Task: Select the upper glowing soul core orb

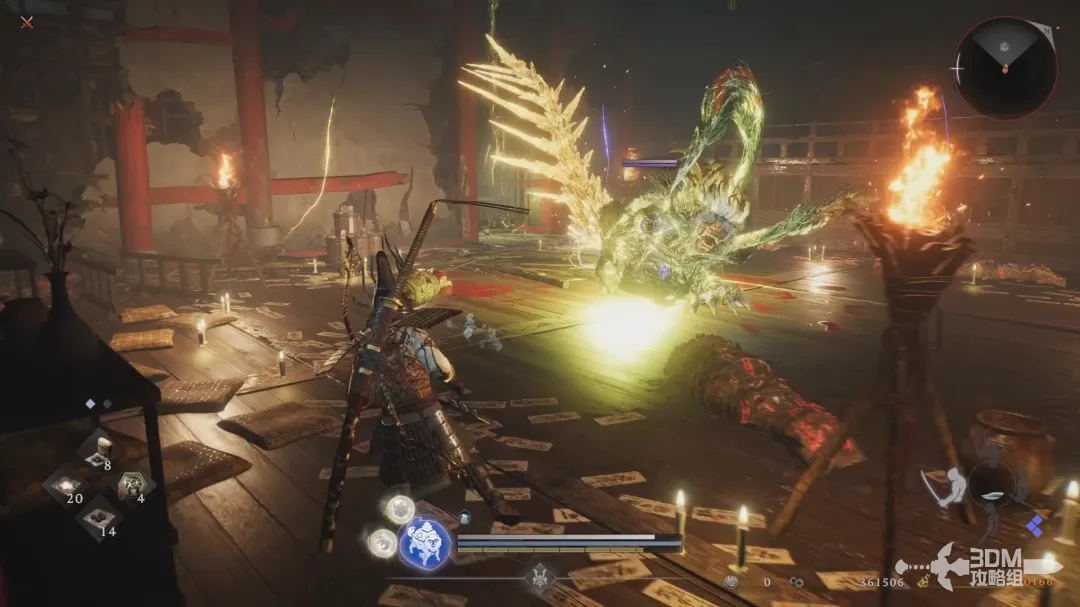Action: (x=400, y=508)
